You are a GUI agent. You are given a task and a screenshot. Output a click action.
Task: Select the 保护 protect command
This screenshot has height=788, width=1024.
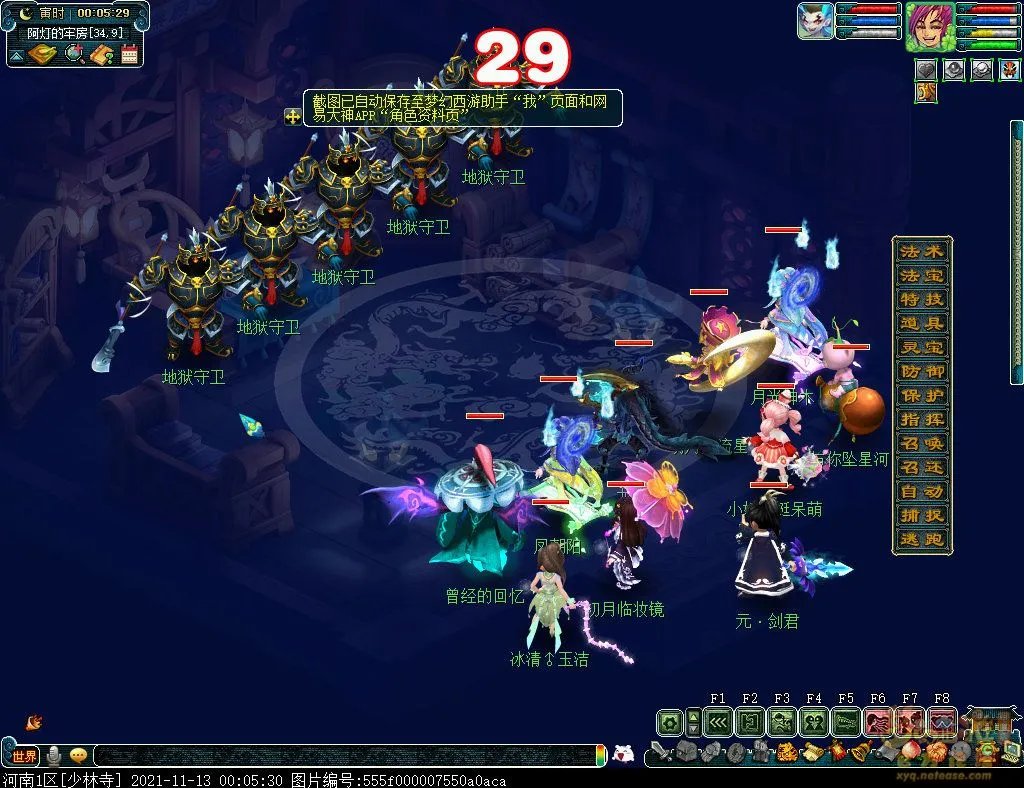[x=922, y=395]
